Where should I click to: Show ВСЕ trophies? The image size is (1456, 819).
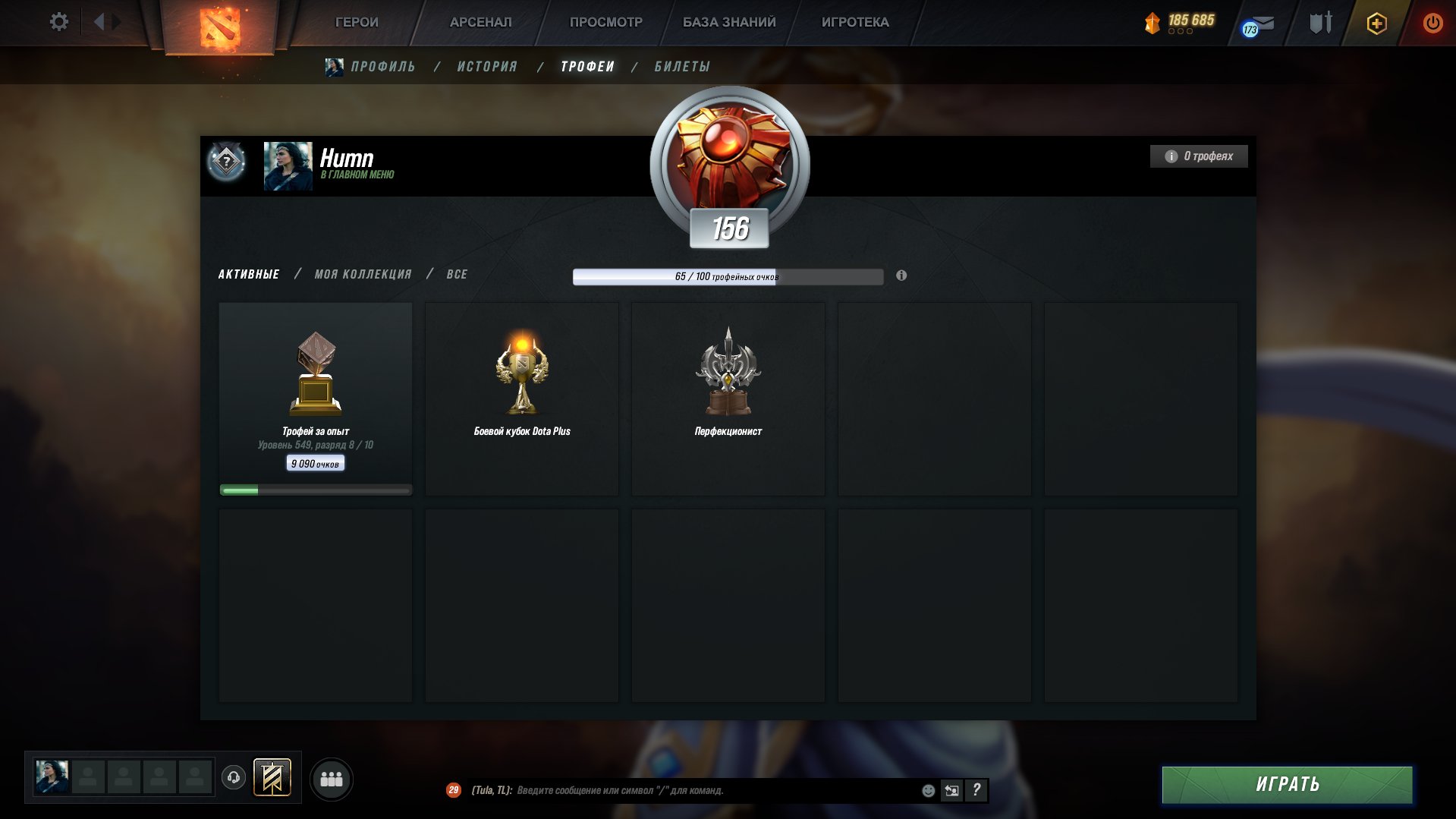[x=457, y=274]
